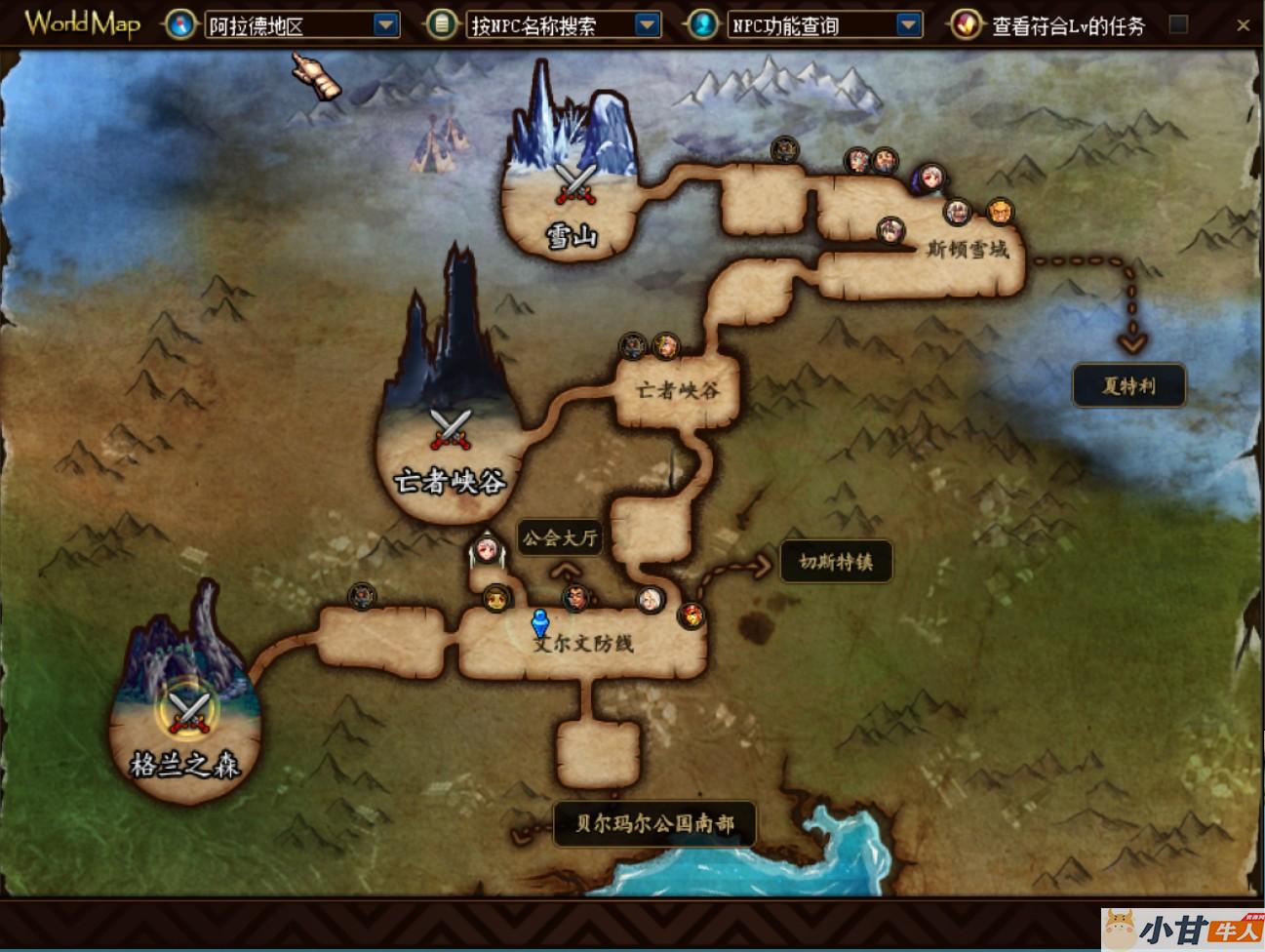This screenshot has height=952, width=1265.
Task: Open the 按NPC名称搜索 dropdown
Action: [647, 24]
